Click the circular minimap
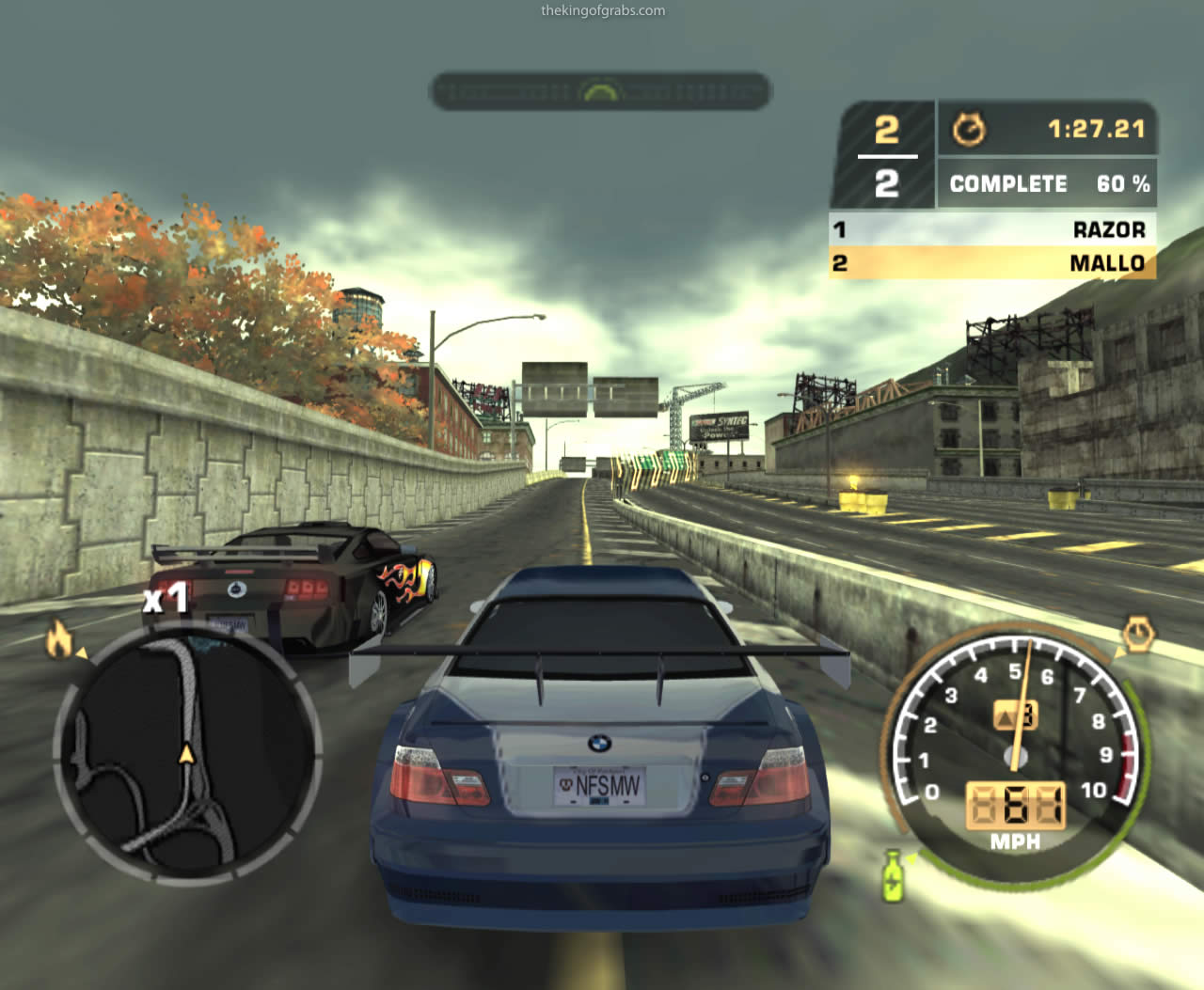1204x990 pixels. 186,752
